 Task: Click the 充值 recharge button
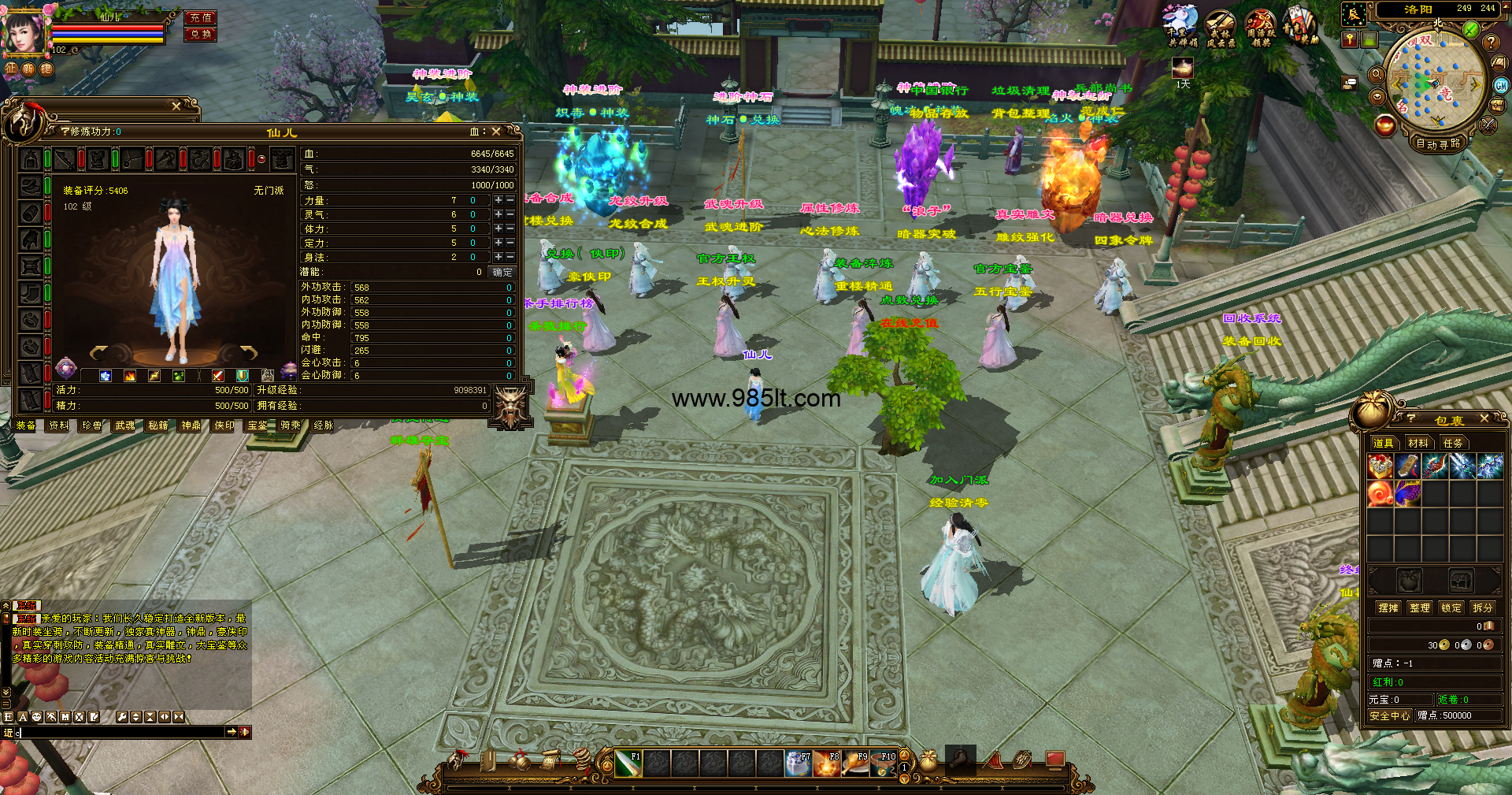pyautogui.click(x=201, y=17)
